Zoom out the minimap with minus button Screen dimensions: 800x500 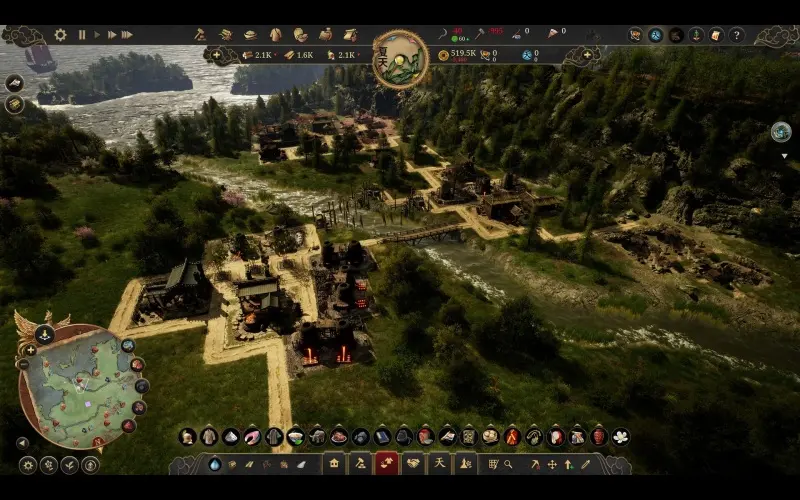tap(22, 364)
